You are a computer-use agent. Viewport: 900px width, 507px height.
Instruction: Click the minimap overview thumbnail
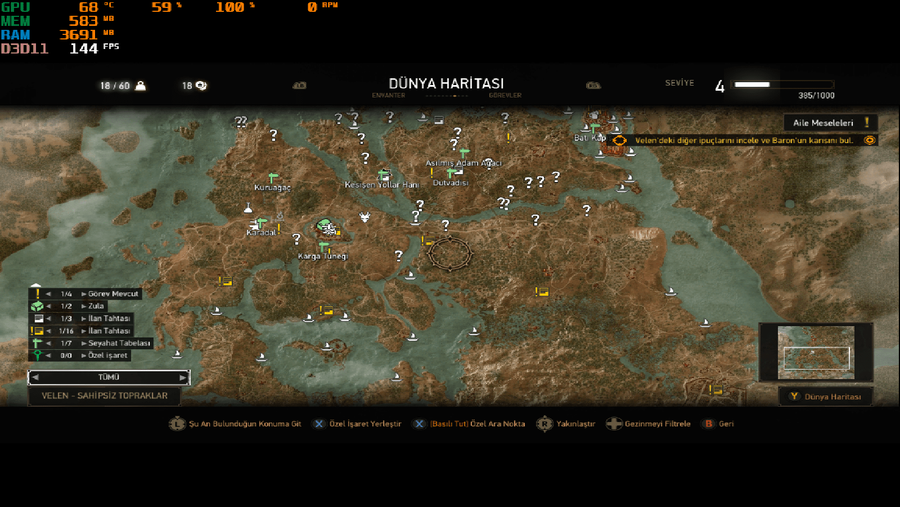(816, 352)
